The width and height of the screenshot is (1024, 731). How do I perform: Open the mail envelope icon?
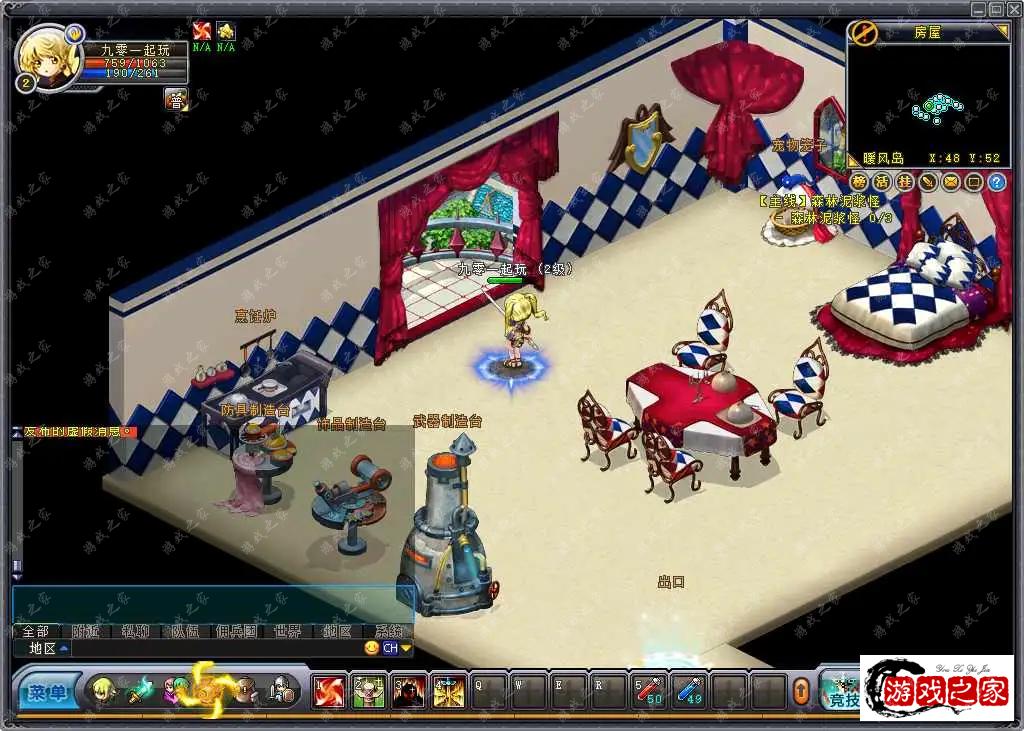click(951, 182)
